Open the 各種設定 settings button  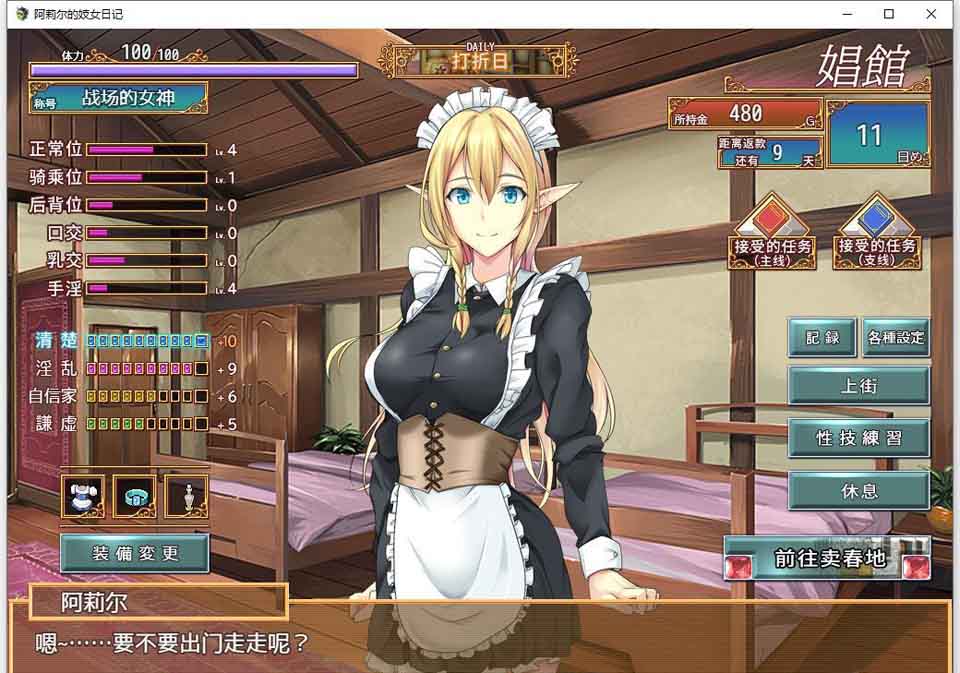click(x=896, y=338)
